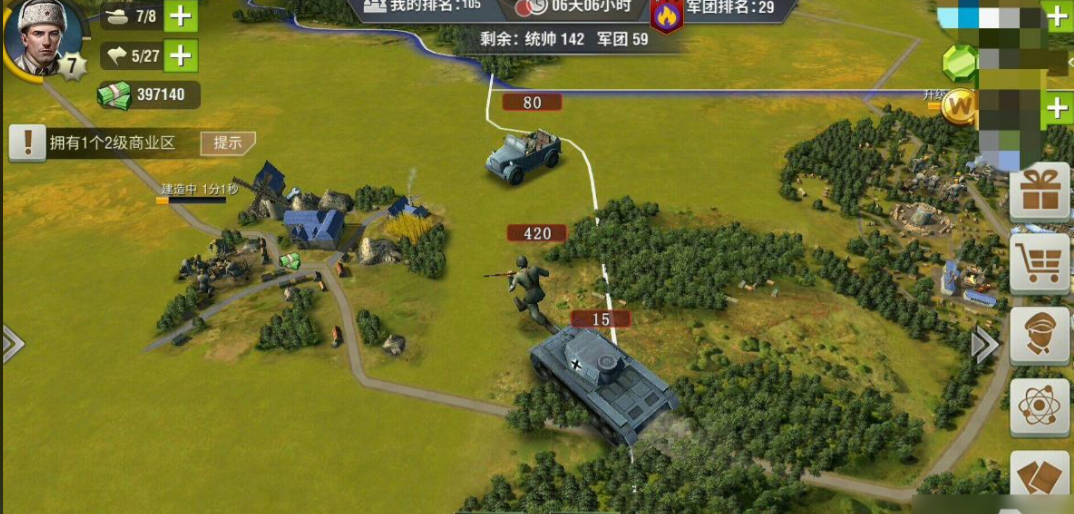Open the officer generals menu
1074x514 pixels.
tap(1040, 336)
